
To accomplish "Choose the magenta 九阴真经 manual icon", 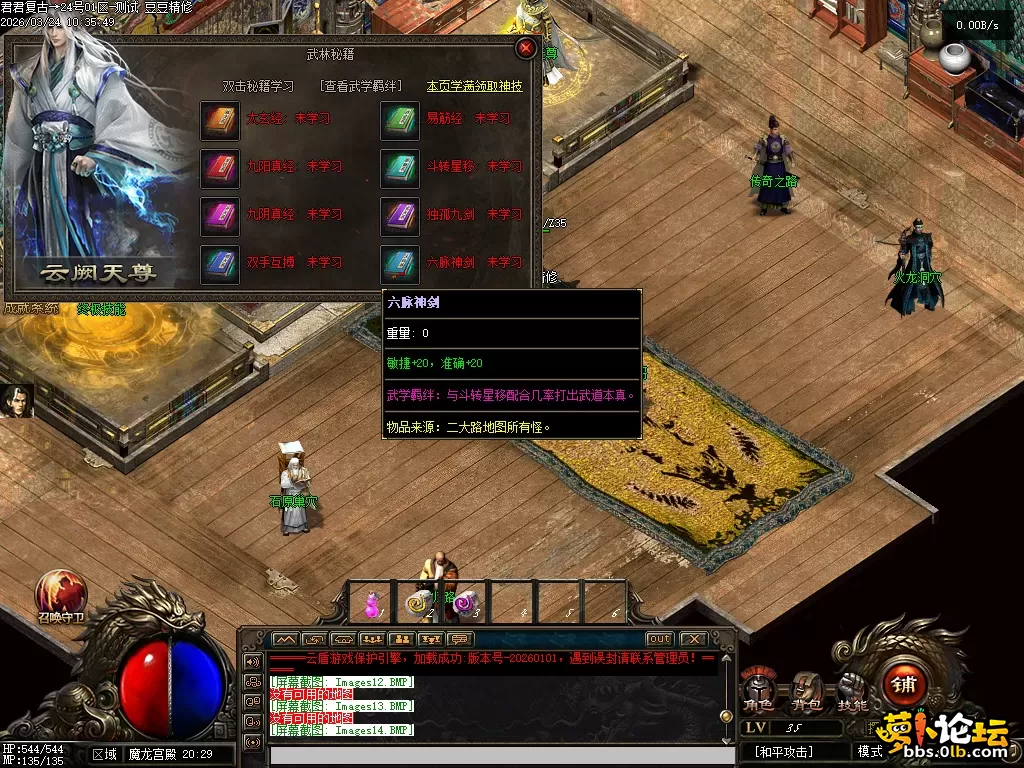I will [219, 215].
